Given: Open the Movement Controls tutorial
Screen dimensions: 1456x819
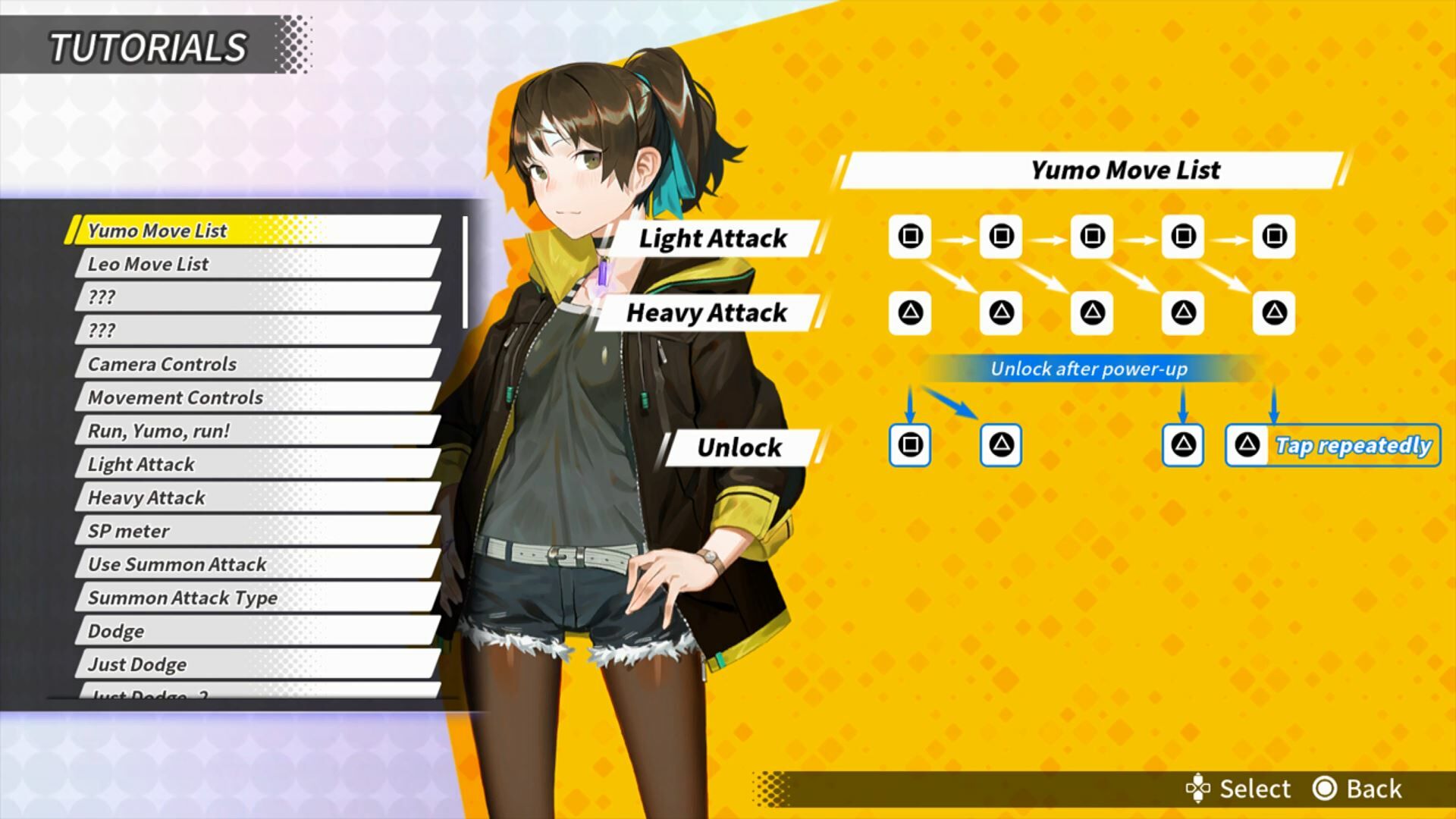Looking at the screenshot, I should 256,397.
